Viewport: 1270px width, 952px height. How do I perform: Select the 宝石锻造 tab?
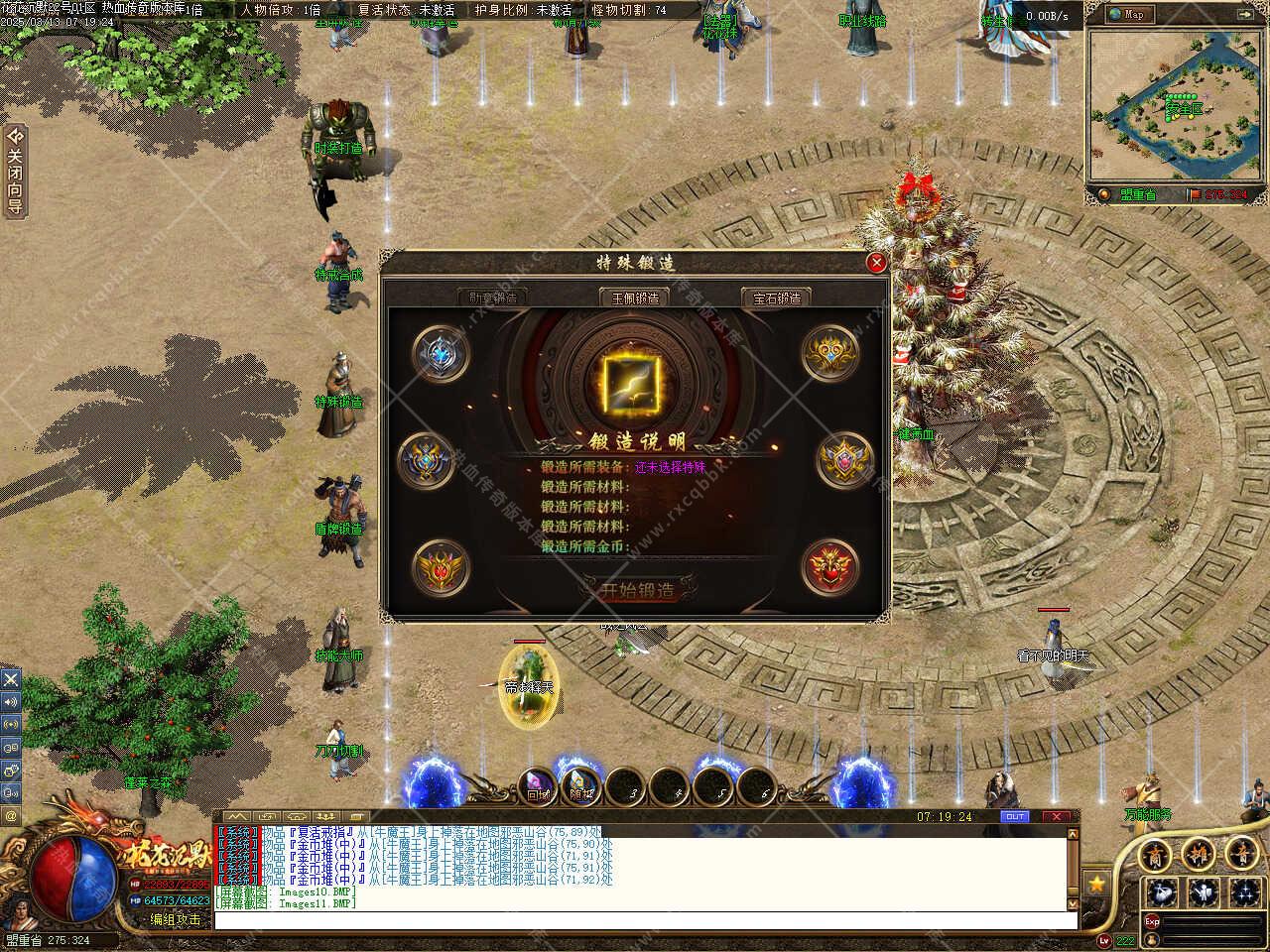(776, 297)
